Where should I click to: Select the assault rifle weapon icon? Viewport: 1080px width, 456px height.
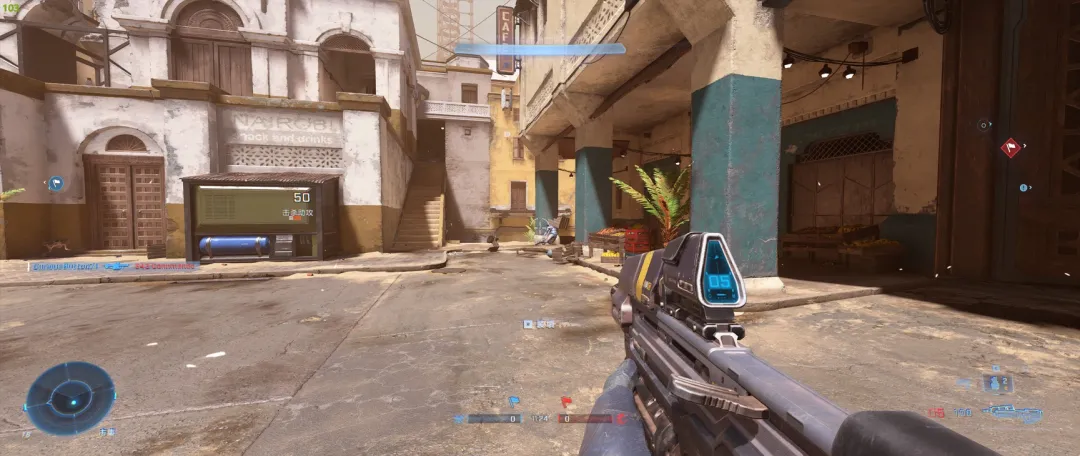pos(1012,412)
